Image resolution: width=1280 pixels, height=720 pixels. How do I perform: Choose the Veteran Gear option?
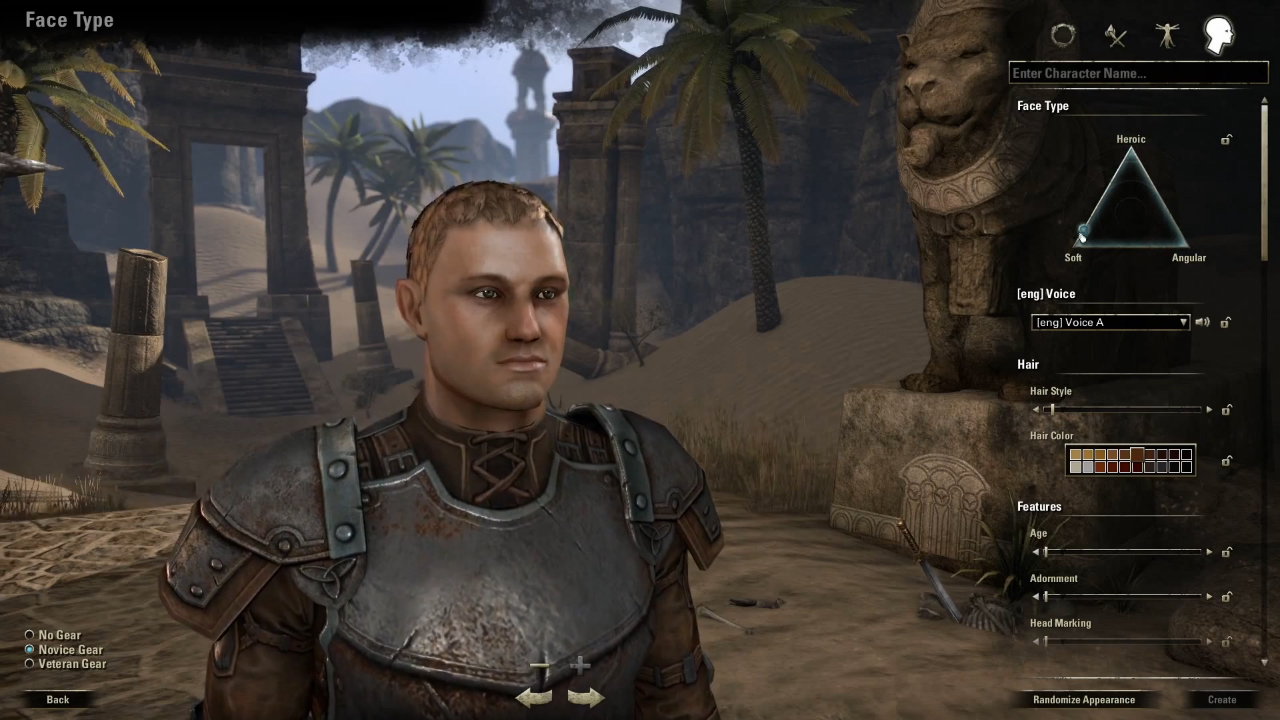30,663
